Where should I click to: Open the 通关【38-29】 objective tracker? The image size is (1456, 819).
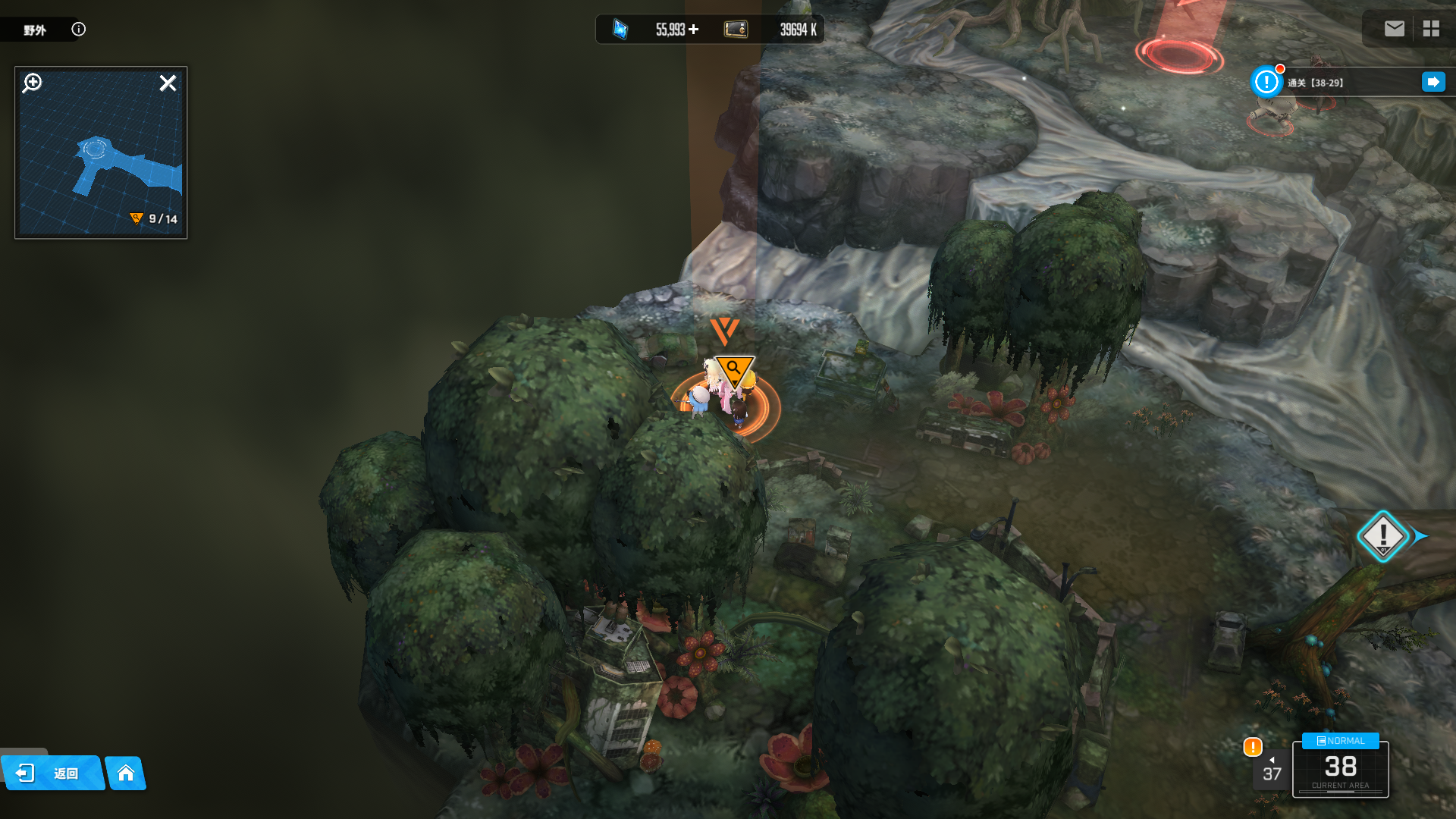tap(1315, 83)
